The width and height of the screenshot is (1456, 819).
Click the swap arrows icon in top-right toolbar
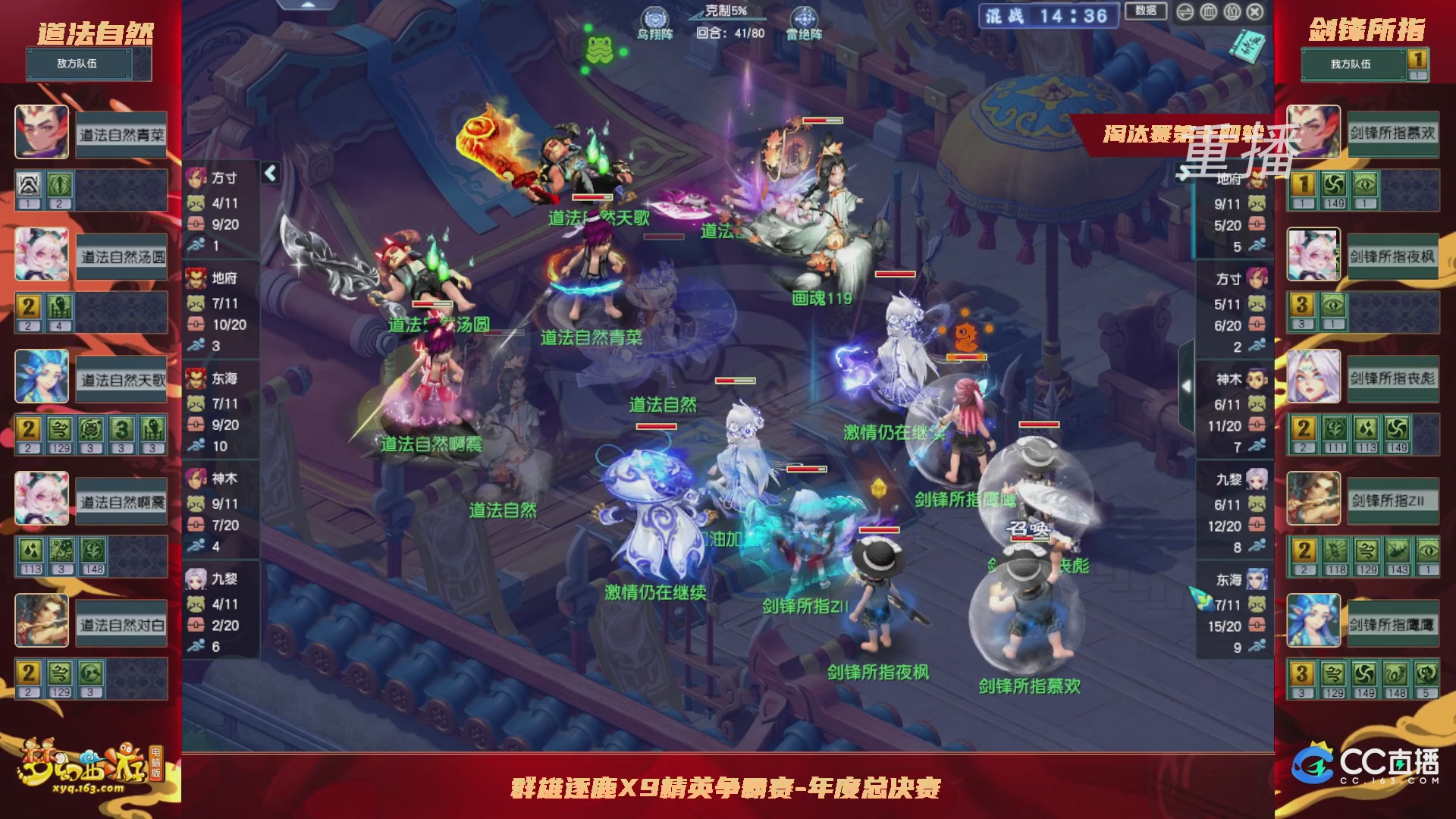pos(1185,12)
